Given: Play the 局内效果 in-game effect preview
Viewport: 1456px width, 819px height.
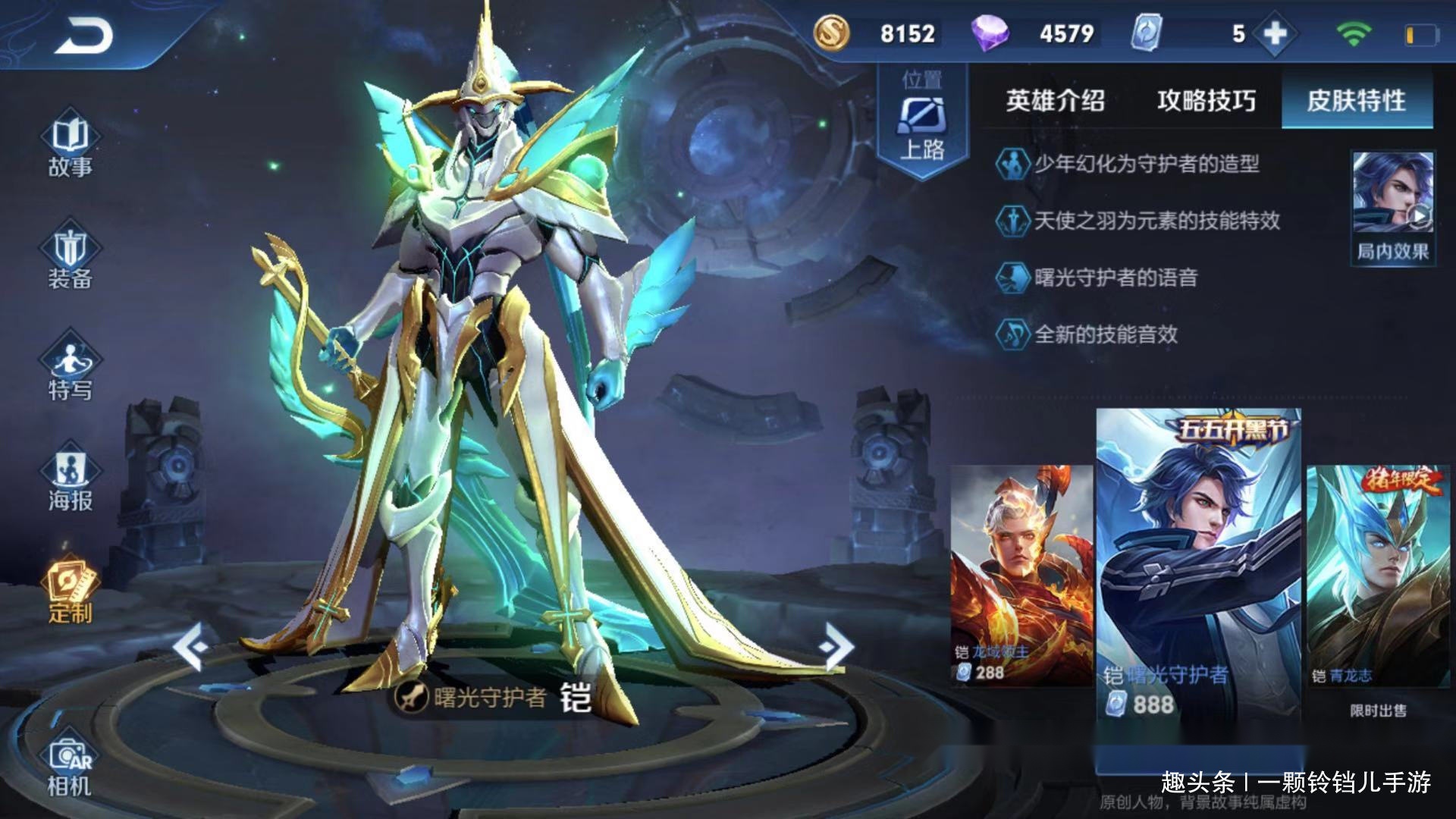Looking at the screenshot, I should [1393, 206].
